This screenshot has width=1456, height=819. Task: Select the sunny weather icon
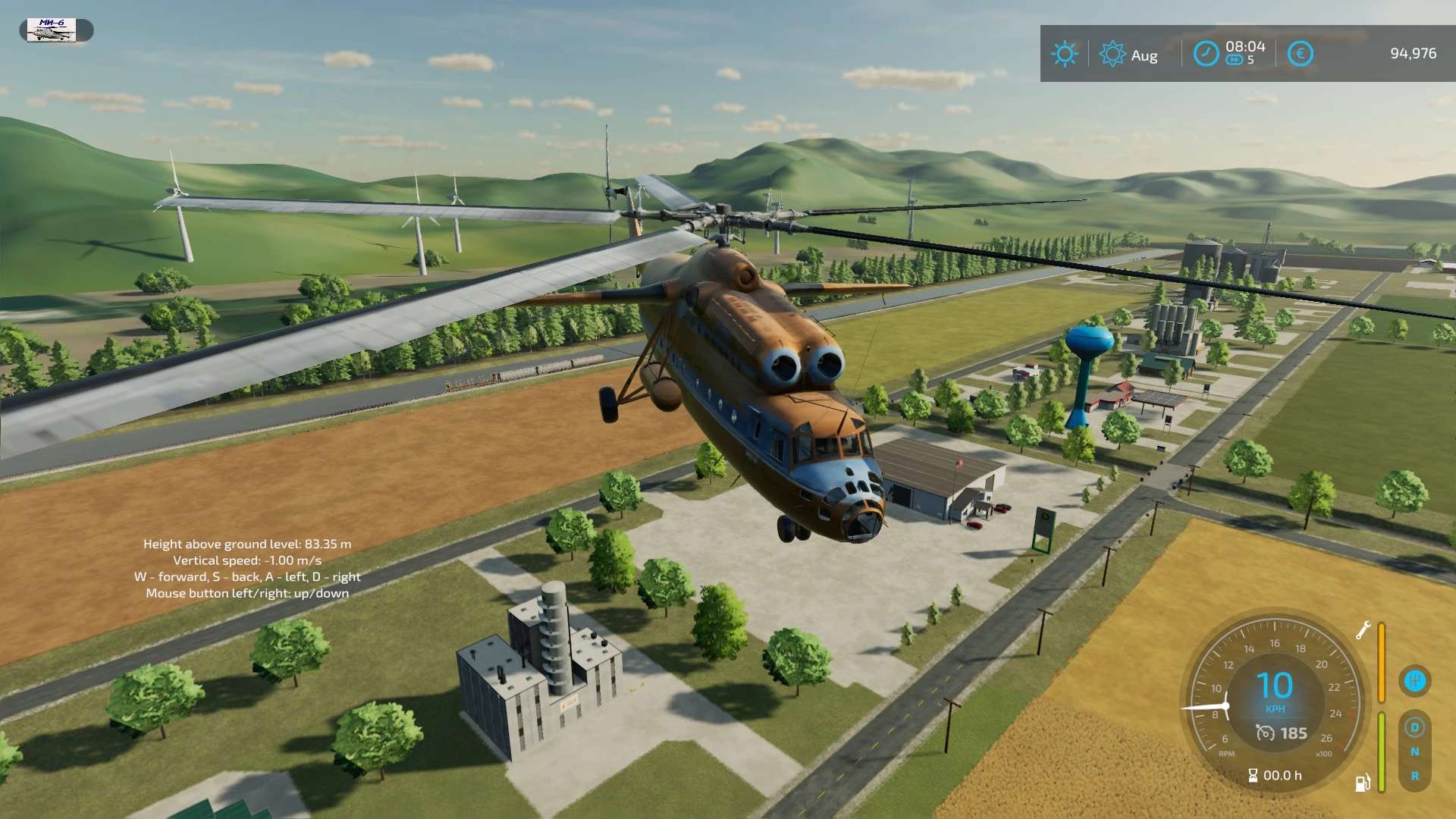pyautogui.click(x=1064, y=54)
